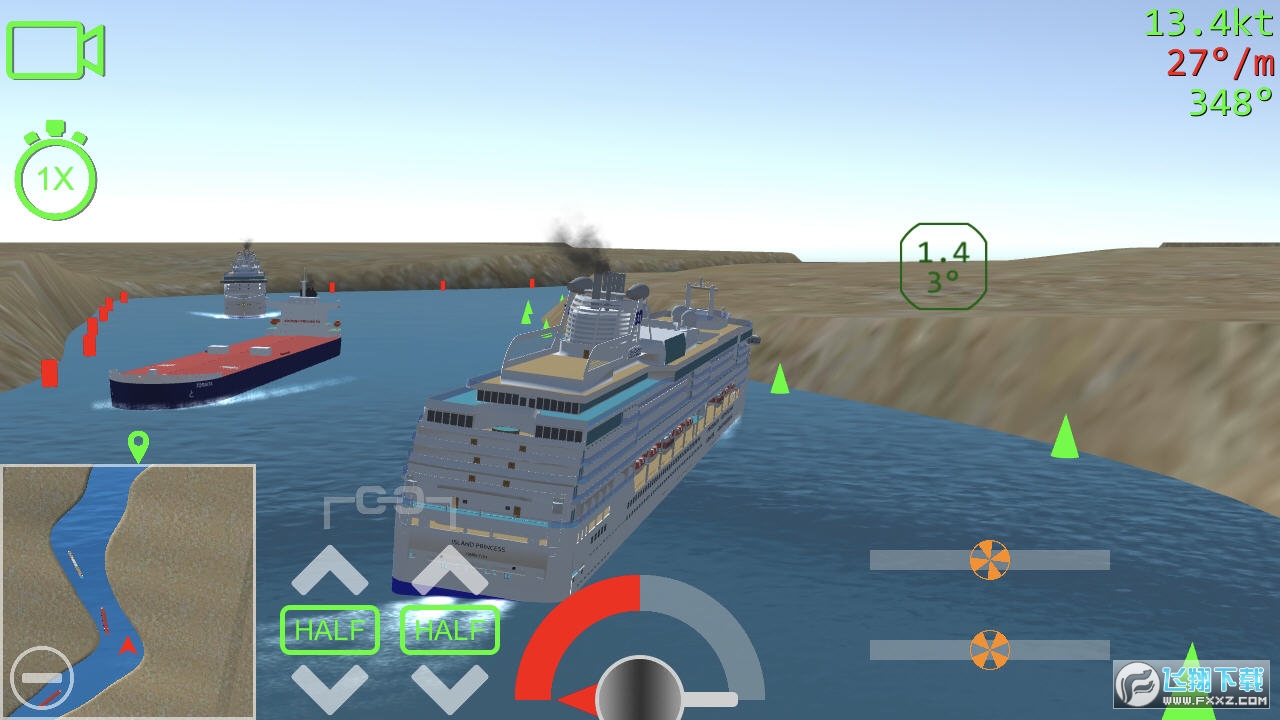1280x720 pixels.
Task: Toggle the engine link chain icon
Action: tap(389, 504)
